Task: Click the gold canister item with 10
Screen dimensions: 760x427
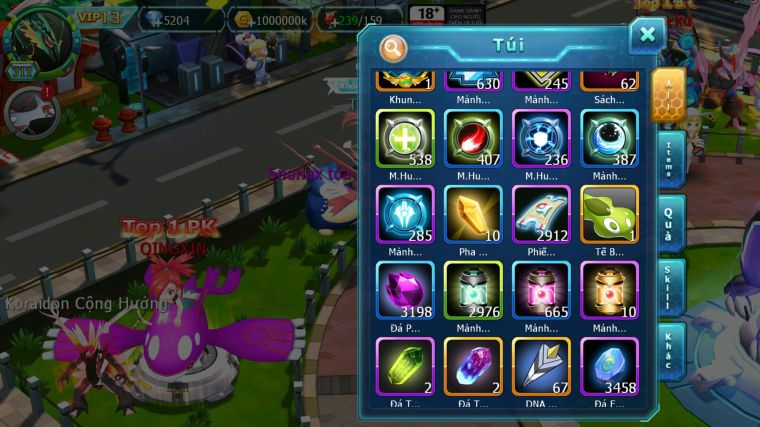Action: (609, 290)
